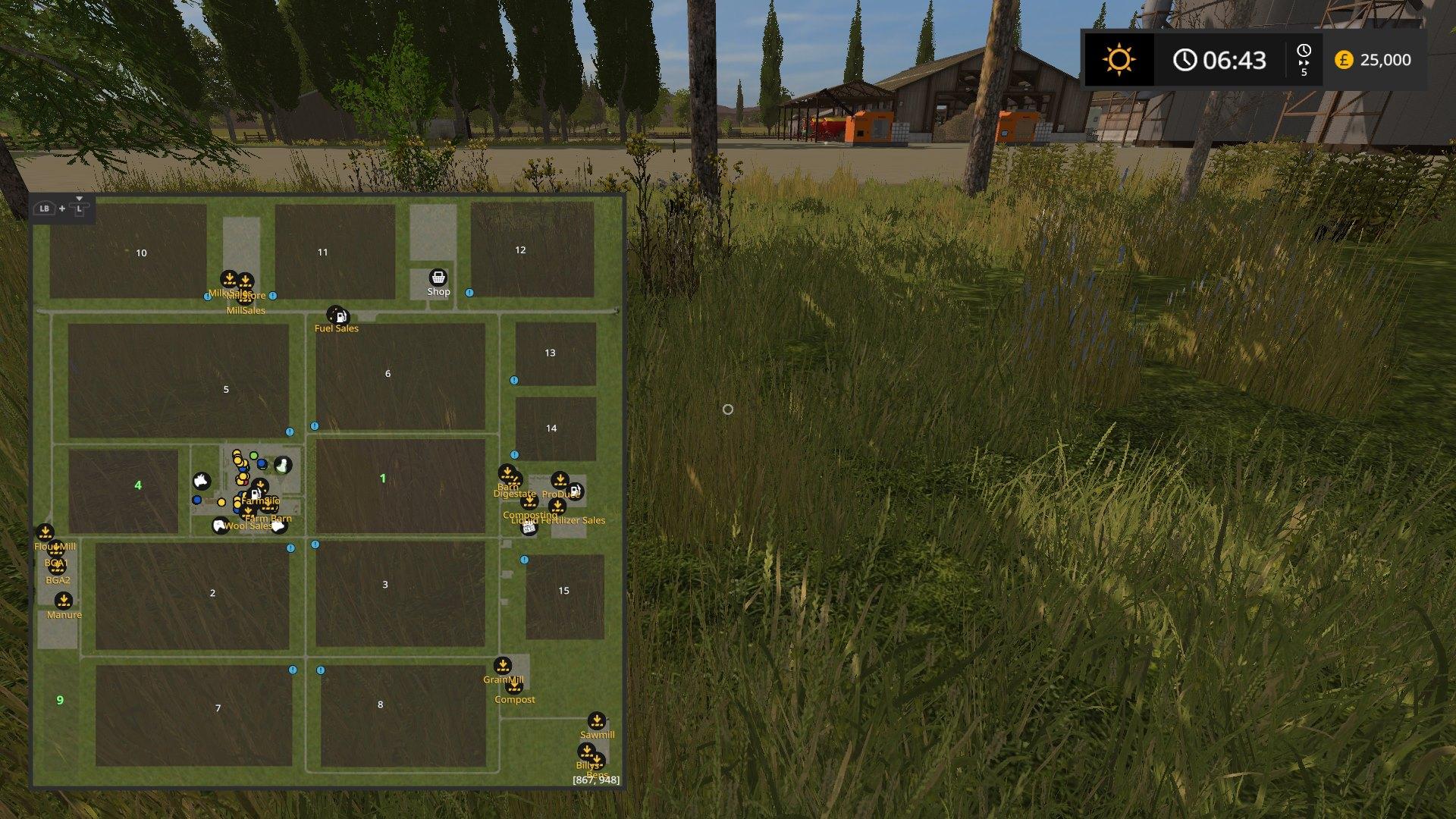Click the Flour Mill icon on the map edge
The width and height of the screenshot is (1456, 819).
pos(45,531)
